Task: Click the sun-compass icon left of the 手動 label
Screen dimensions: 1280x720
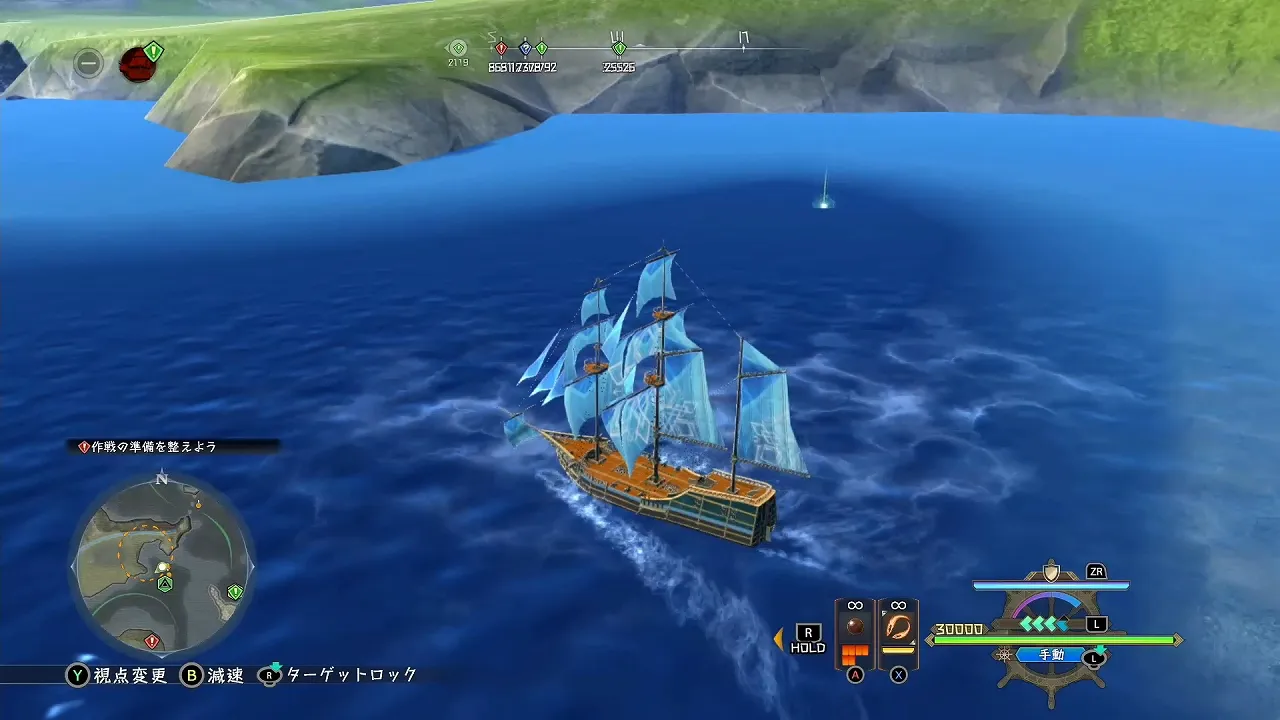Action: coord(1003,655)
